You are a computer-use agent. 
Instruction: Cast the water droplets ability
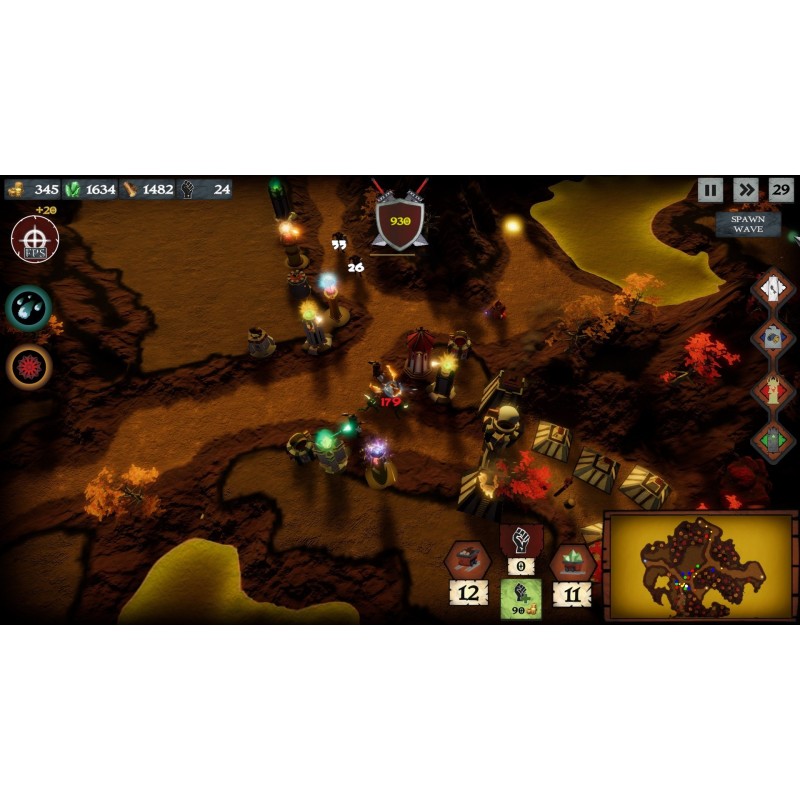(29, 308)
